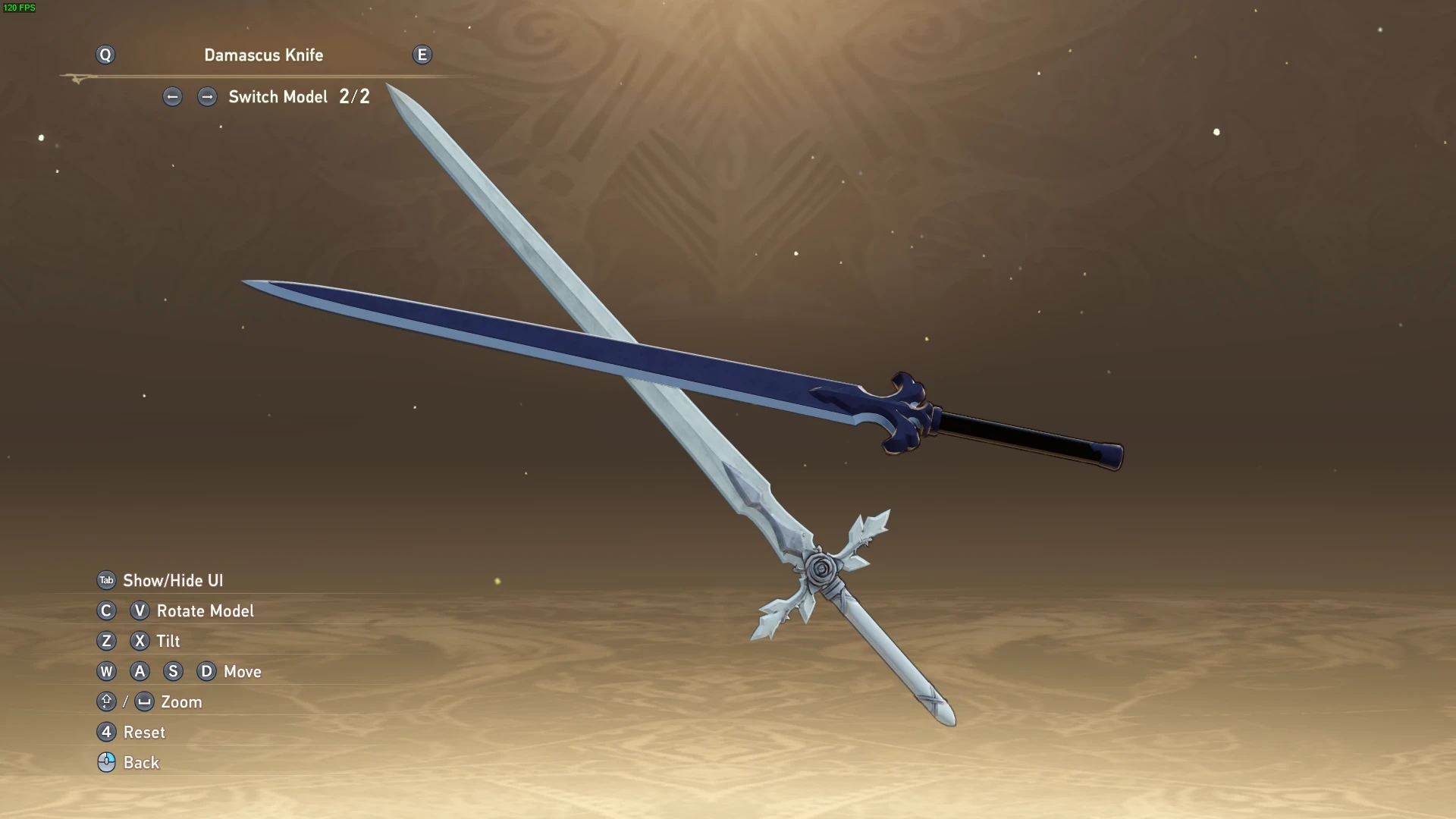Click the left arrow to switch model

(172, 97)
